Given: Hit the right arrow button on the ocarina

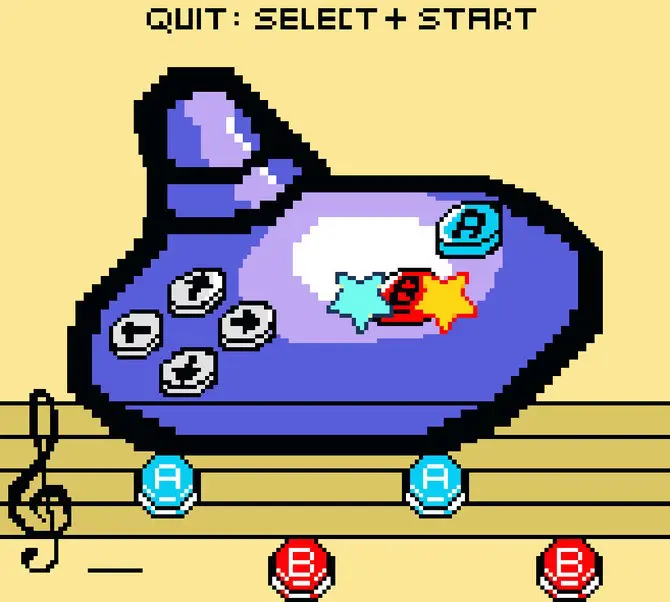Looking at the screenshot, I should [x=242, y=324].
